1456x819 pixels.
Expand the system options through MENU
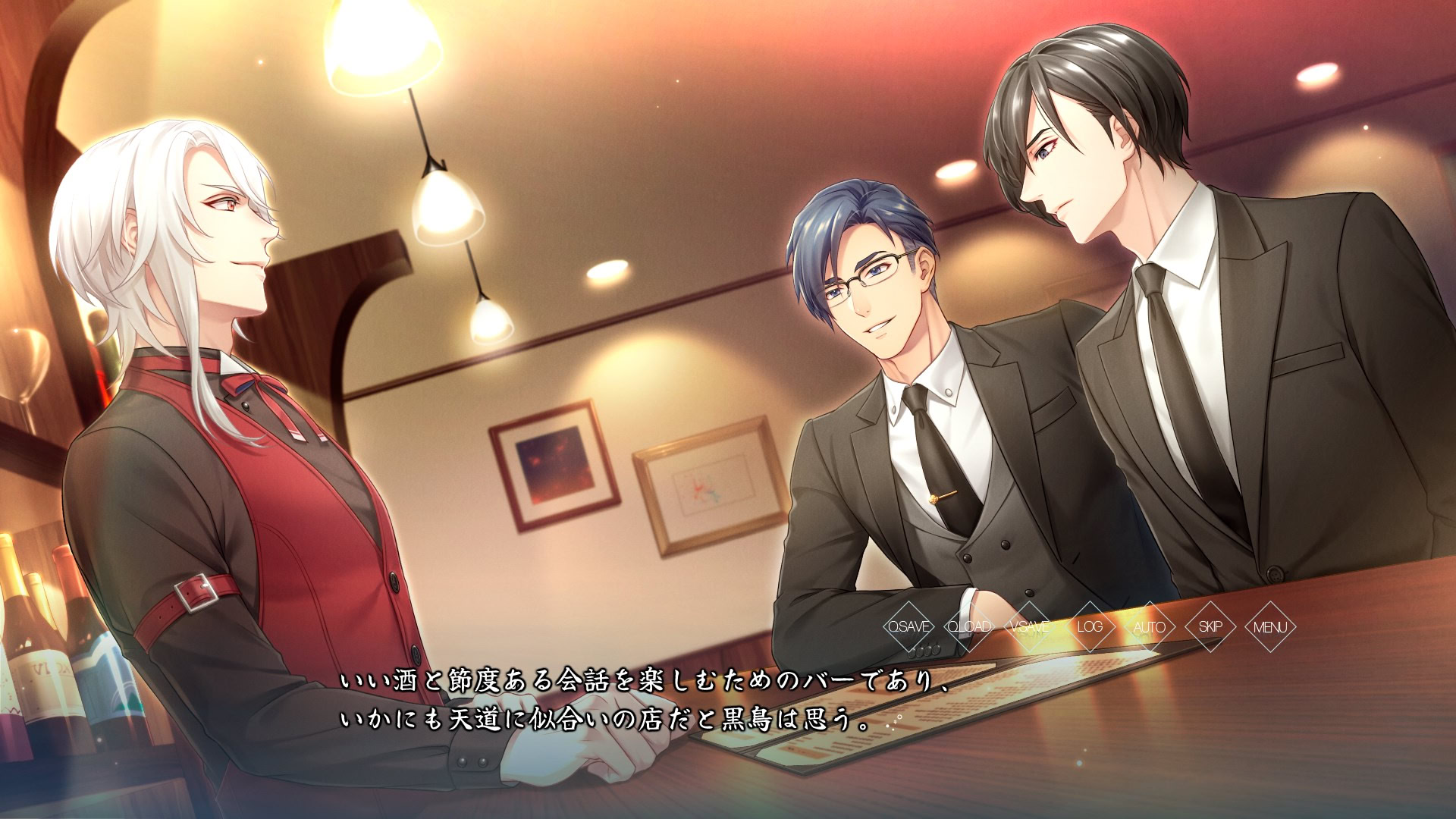pyautogui.click(x=1271, y=628)
